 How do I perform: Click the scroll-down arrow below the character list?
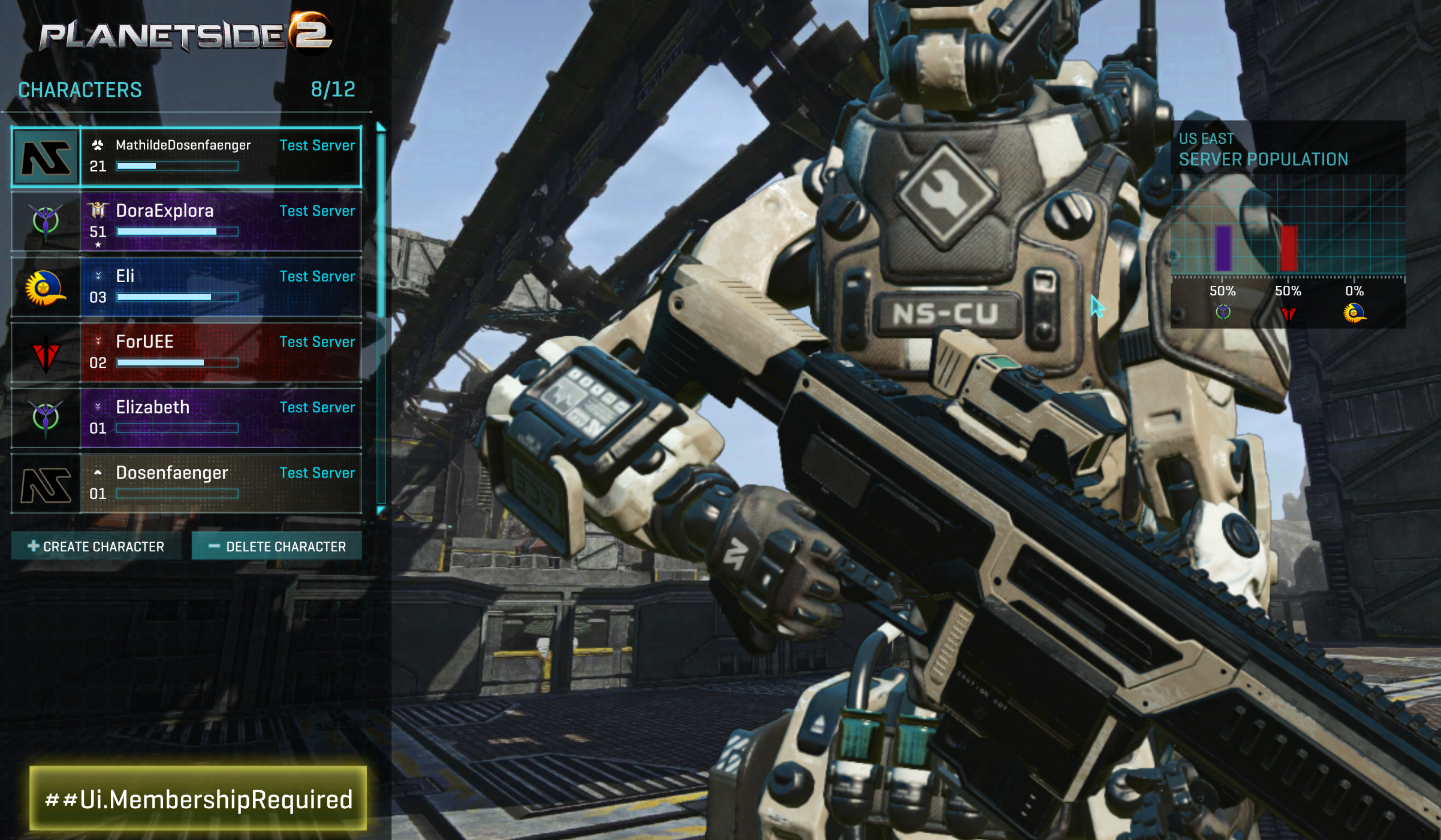coord(381,510)
